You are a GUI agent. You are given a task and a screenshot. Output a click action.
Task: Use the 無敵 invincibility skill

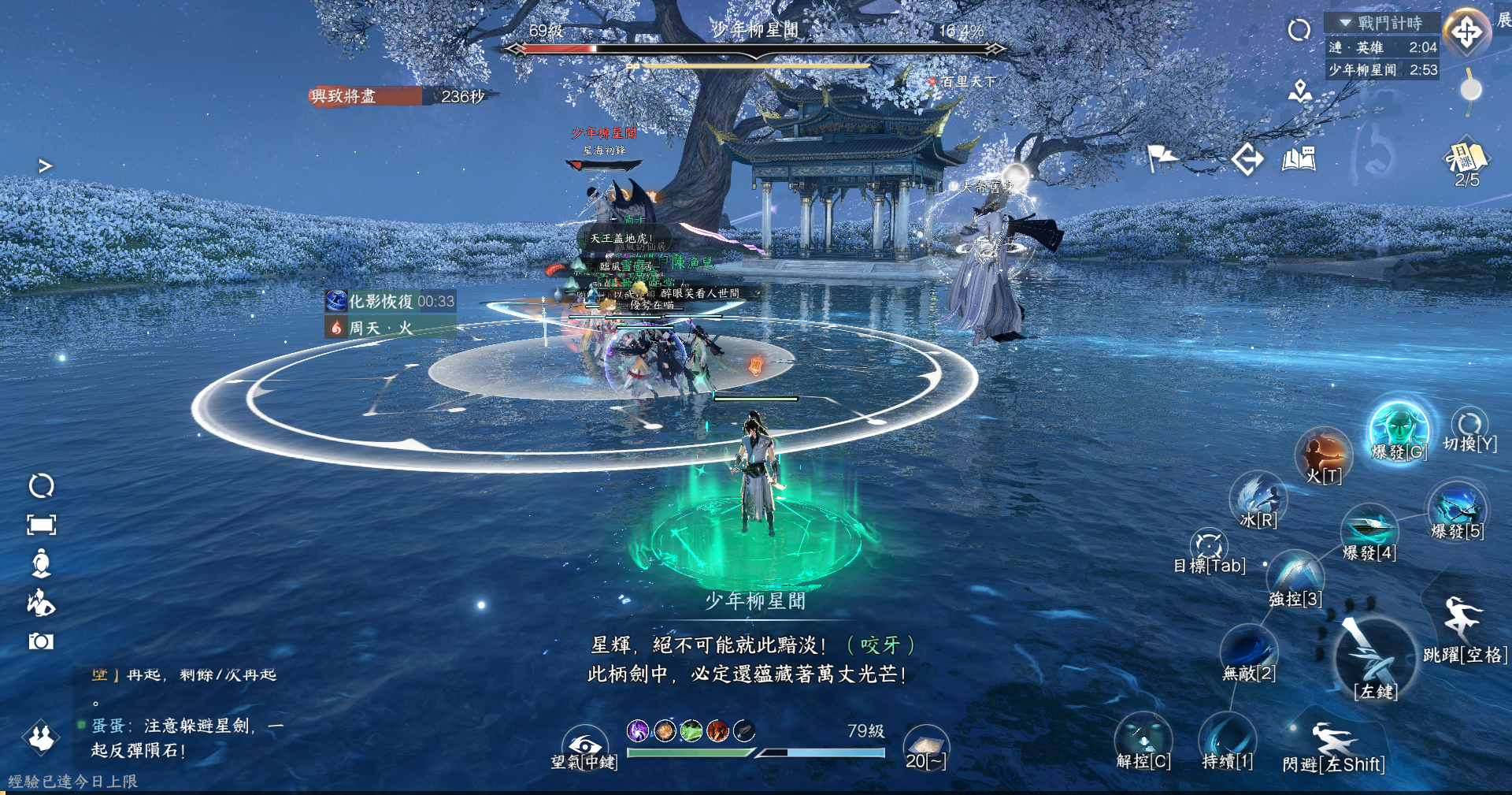tap(1248, 650)
